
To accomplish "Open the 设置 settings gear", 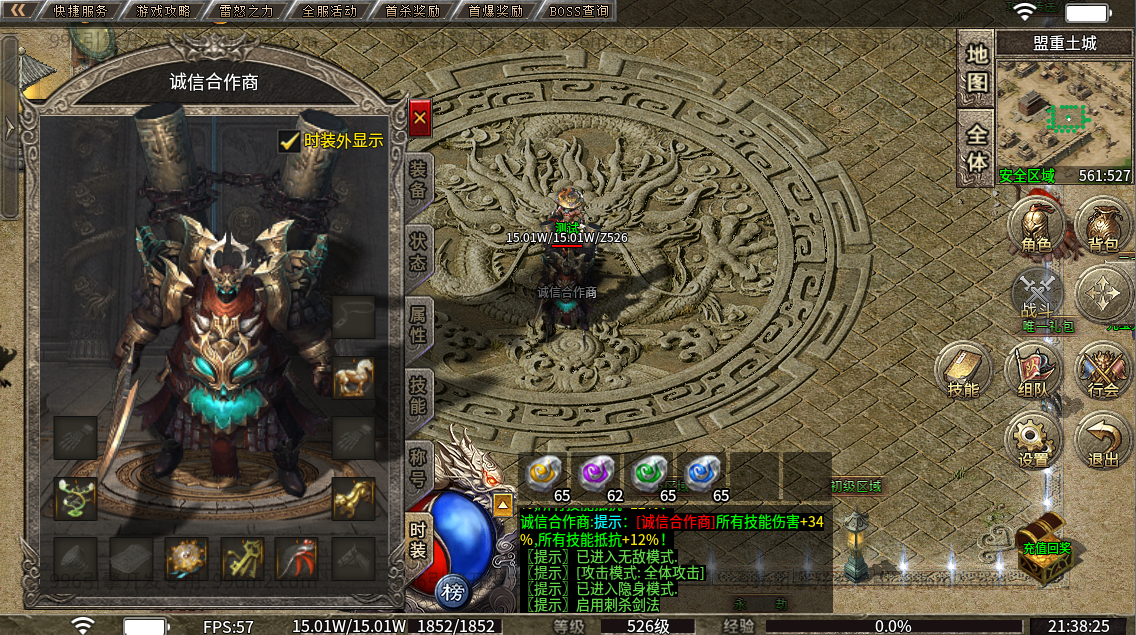I will coord(1033,440).
